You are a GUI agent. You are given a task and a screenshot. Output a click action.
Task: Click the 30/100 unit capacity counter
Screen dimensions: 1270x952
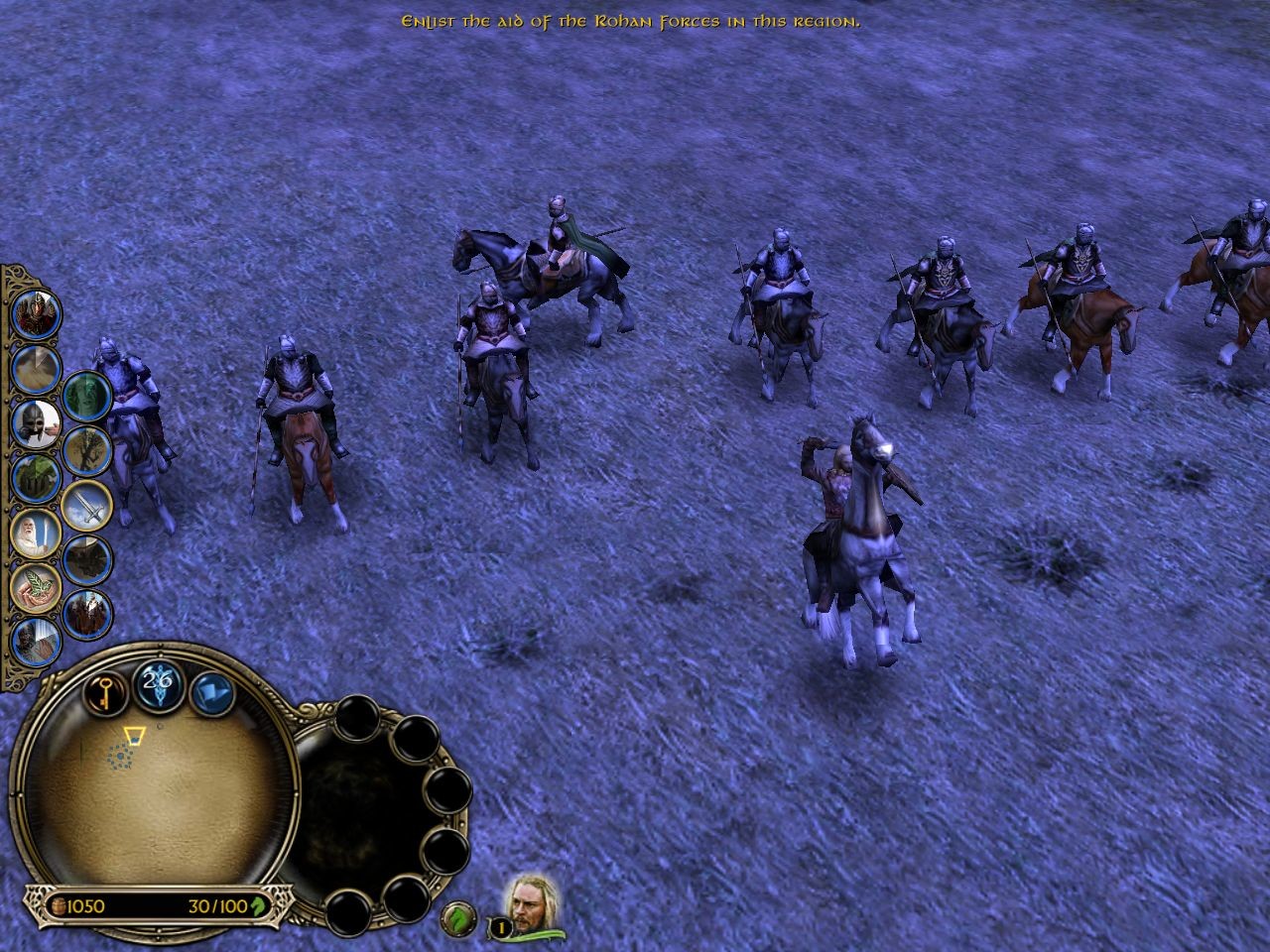217,904
